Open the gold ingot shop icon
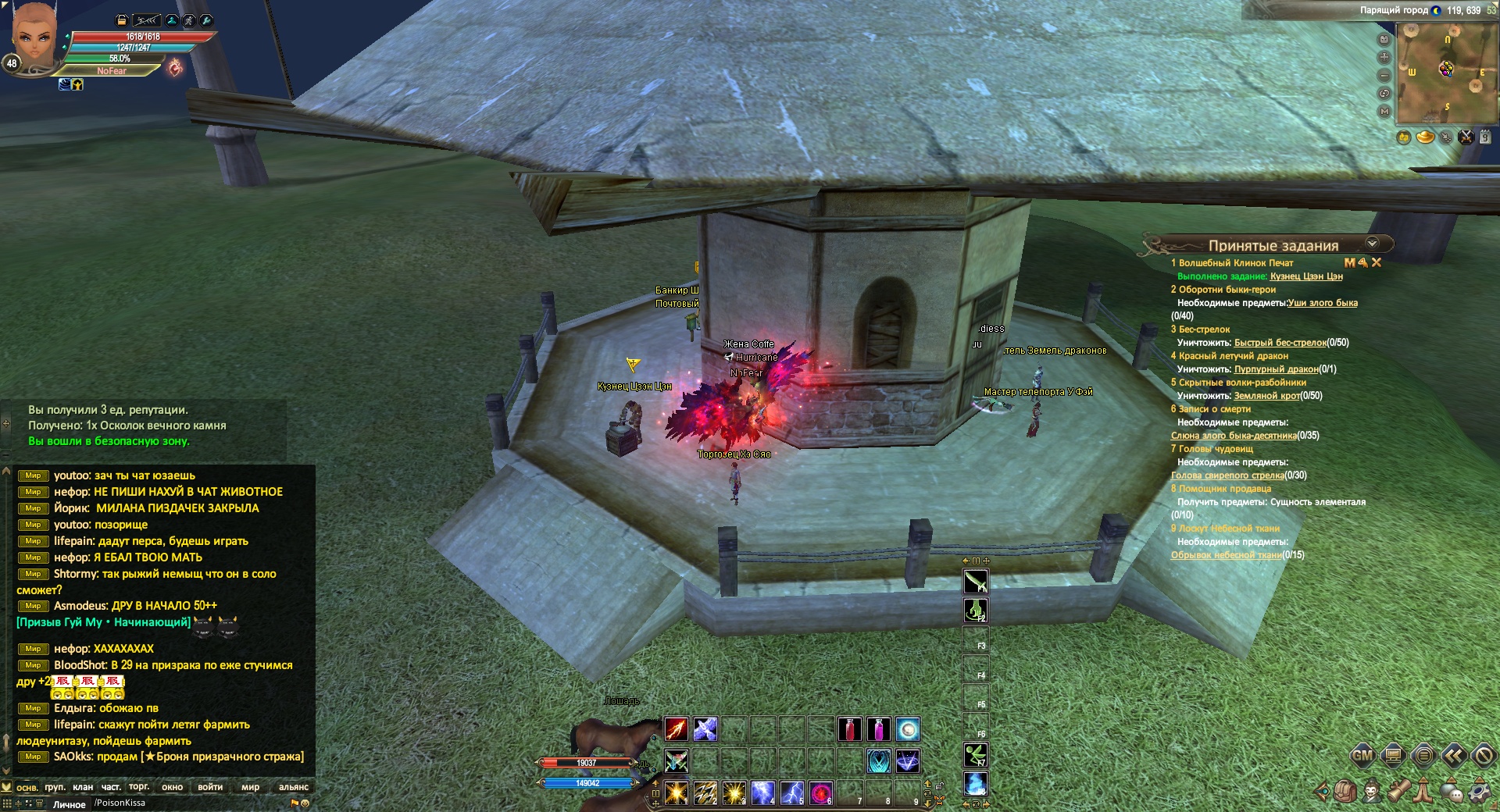The image size is (1500, 812). click(1425, 137)
